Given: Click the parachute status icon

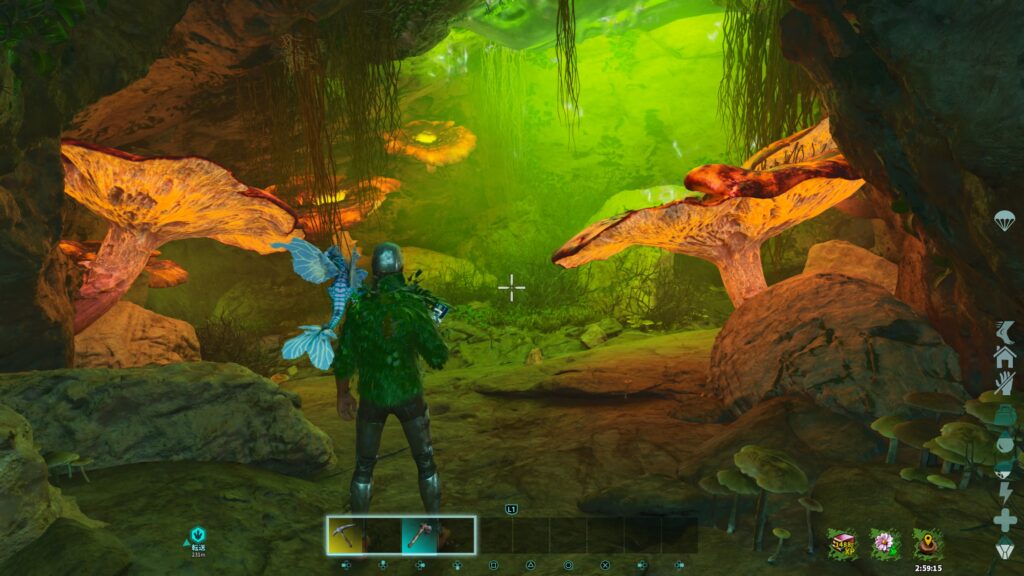Looking at the screenshot, I should (1004, 221).
